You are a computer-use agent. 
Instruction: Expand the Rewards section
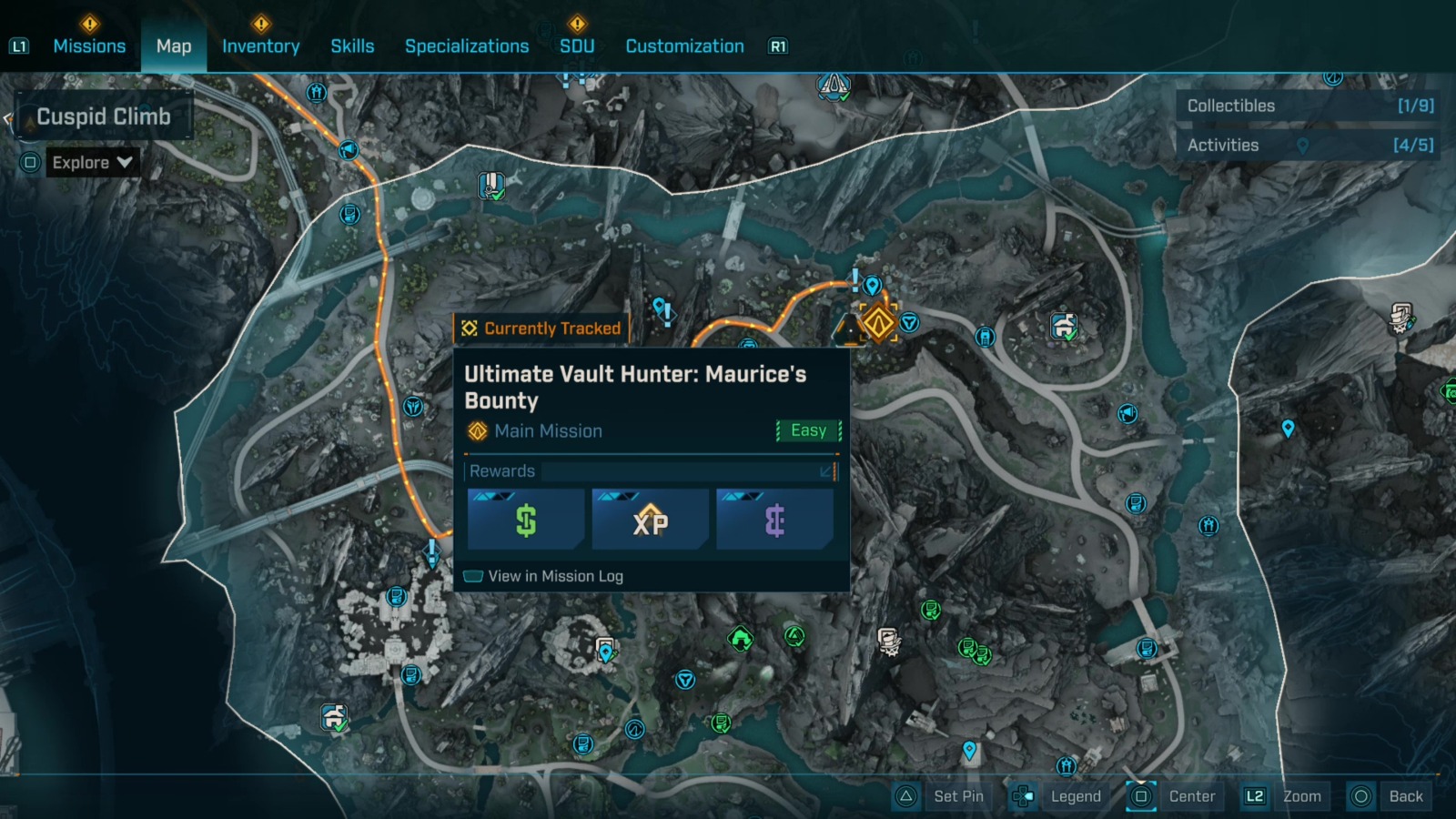pos(824,471)
